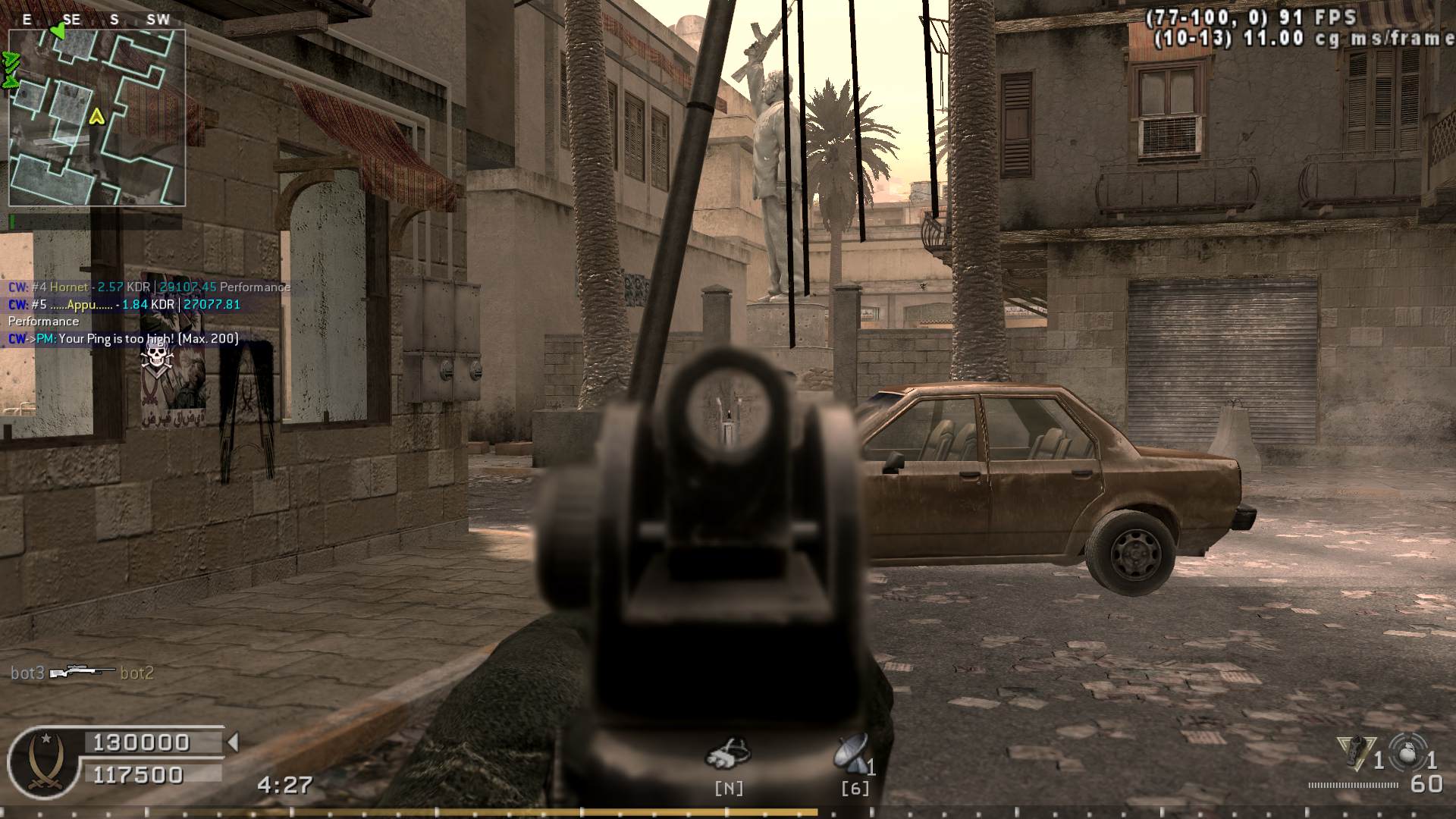The height and width of the screenshot is (819, 1456).
Task: Activate the UAV radar dish icon
Action: pos(852,752)
